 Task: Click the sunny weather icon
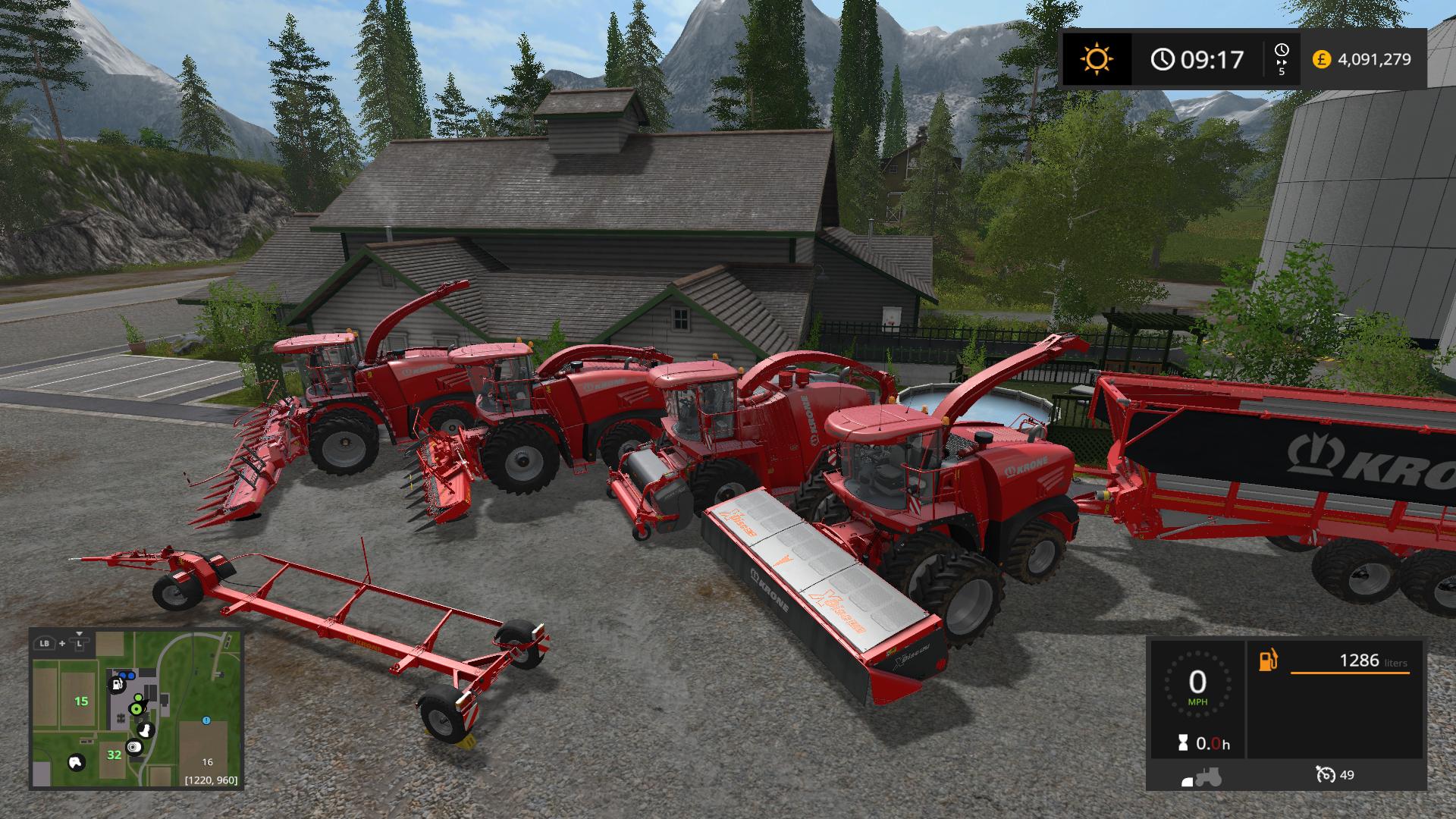tap(1097, 58)
